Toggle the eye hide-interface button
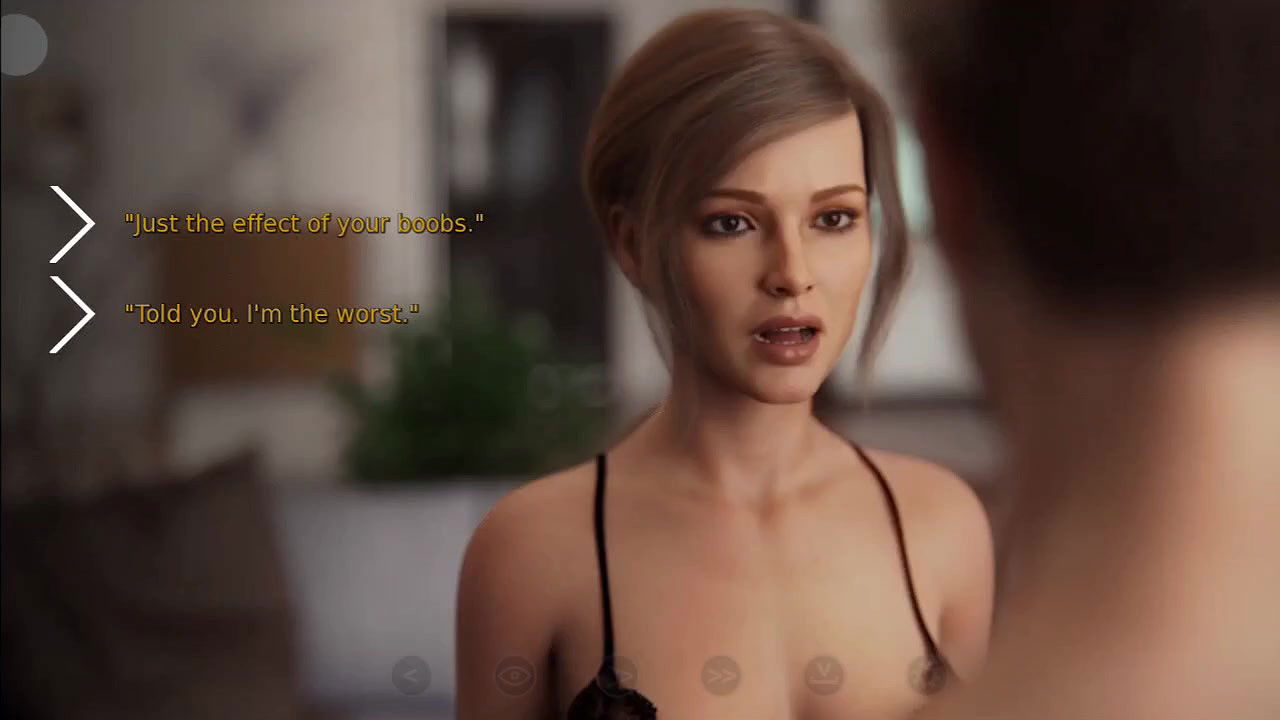This screenshot has width=1280, height=720. tap(515, 677)
